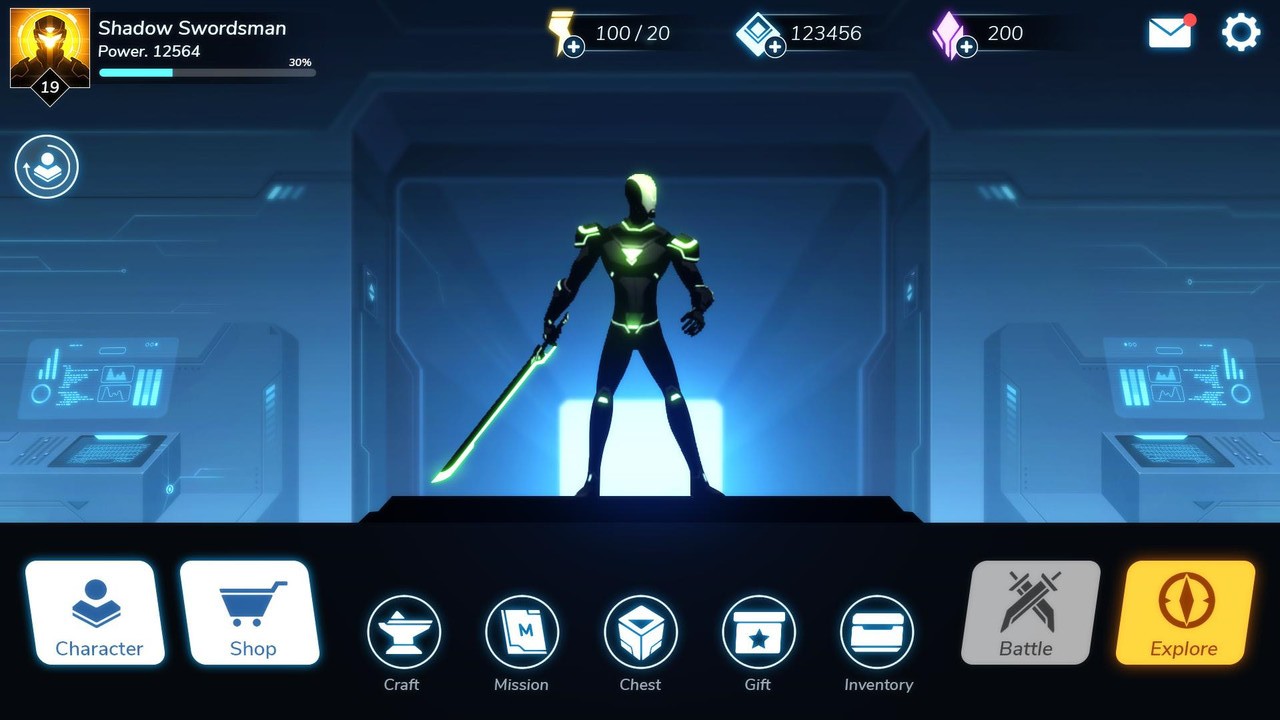Select the Shadow Swordsman name label

pyautogui.click(x=192, y=28)
